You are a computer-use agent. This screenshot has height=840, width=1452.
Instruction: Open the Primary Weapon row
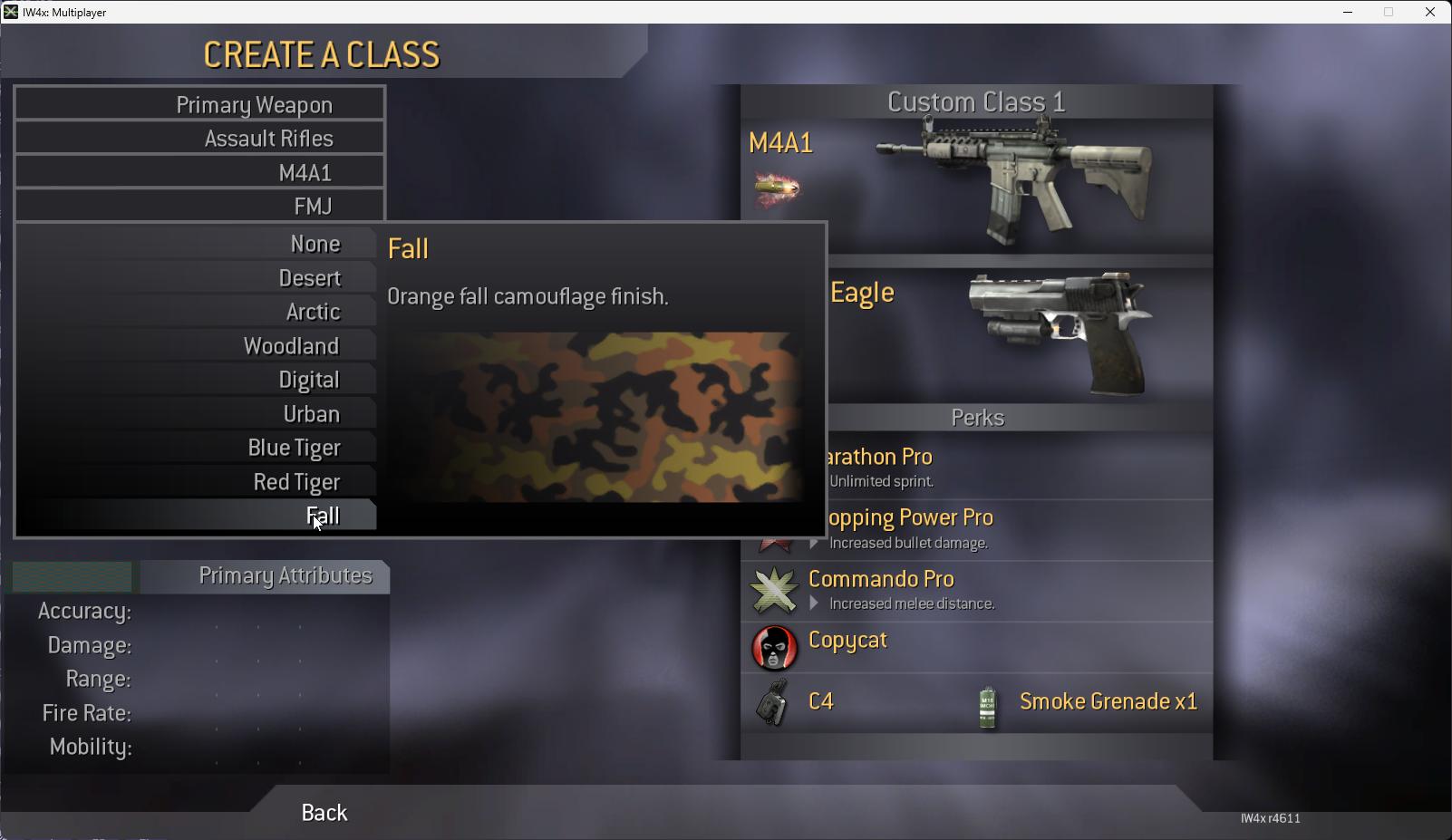click(x=200, y=104)
